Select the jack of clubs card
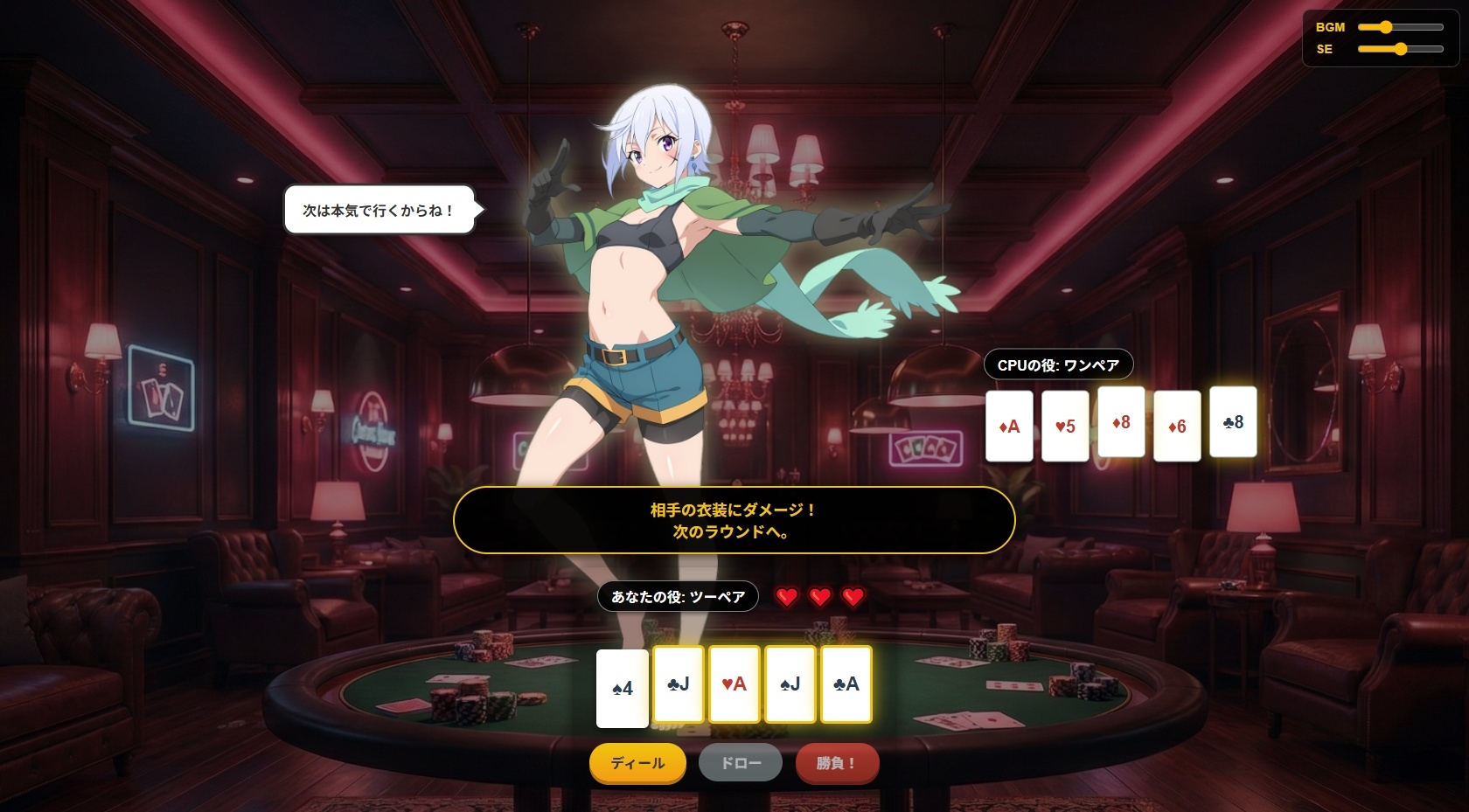1469x812 pixels. [679, 684]
